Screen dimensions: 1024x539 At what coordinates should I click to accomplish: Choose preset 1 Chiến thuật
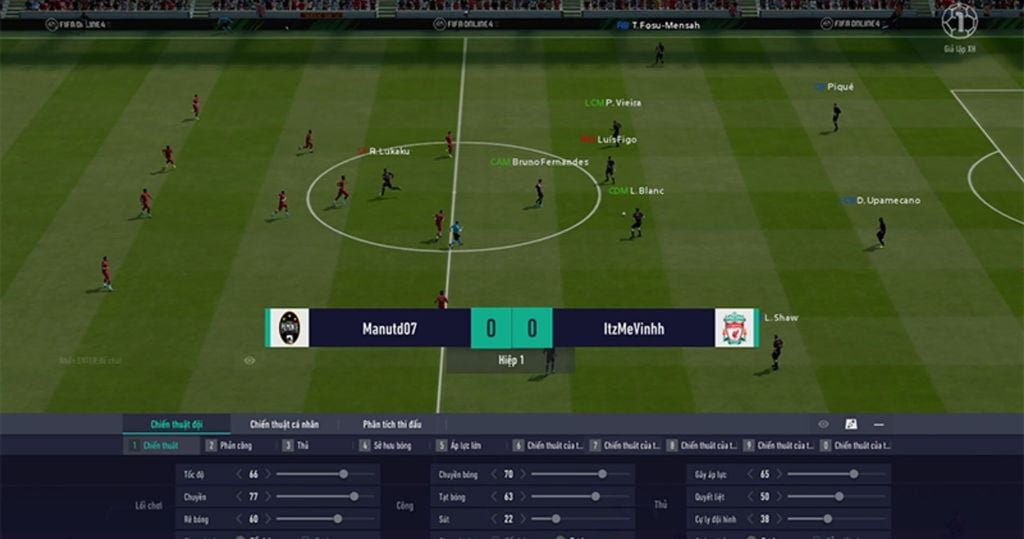(x=160, y=446)
